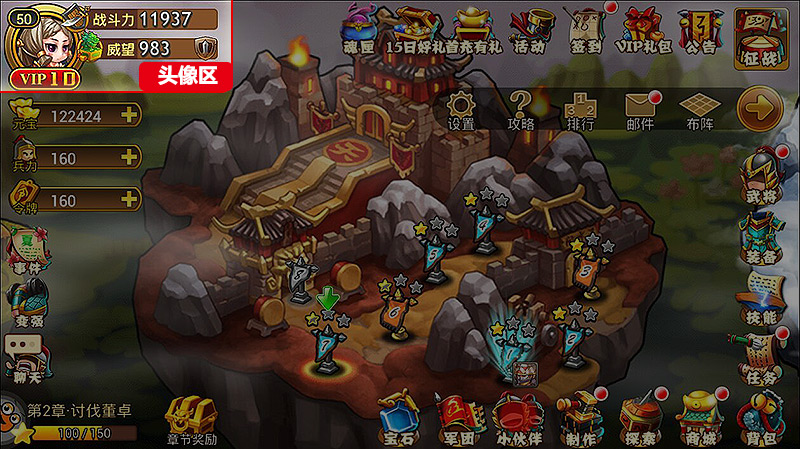This screenshot has height=449, width=800.
Task: Click the orange arrow collapse button
Action: coord(760,108)
